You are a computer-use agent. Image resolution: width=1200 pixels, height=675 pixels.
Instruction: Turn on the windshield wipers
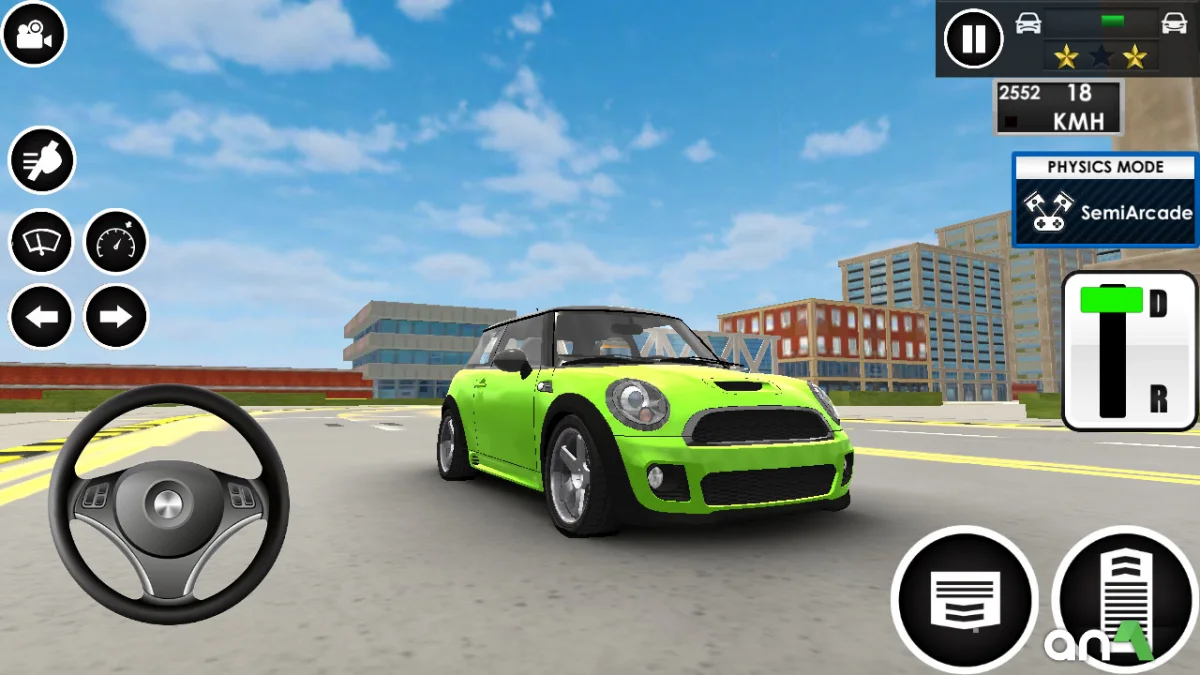[41, 241]
